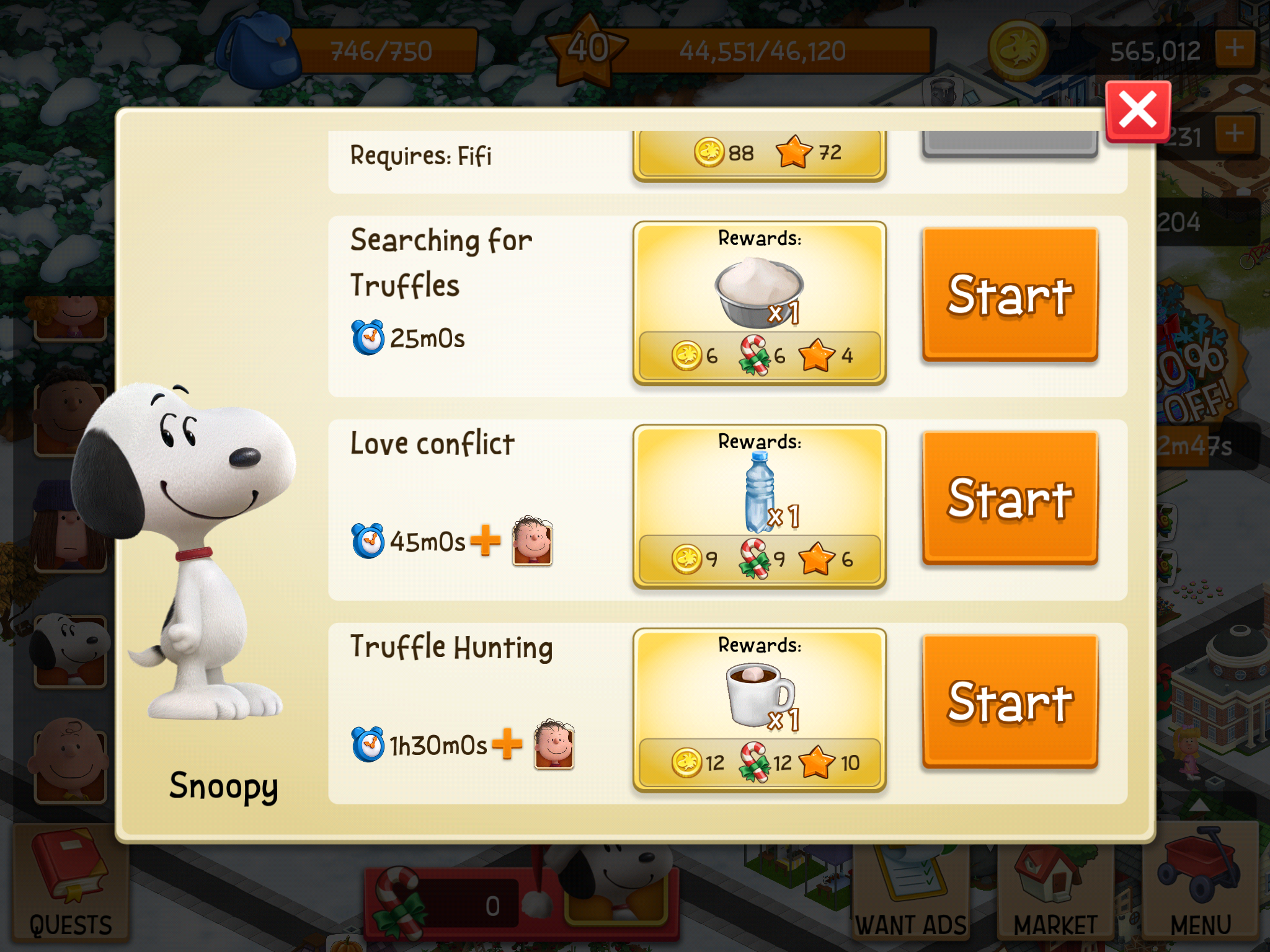Image resolution: width=1270 pixels, height=952 pixels.
Task: Tap required character portrait for Truffle Hunting
Action: pyautogui.click(x=554, y=744)
